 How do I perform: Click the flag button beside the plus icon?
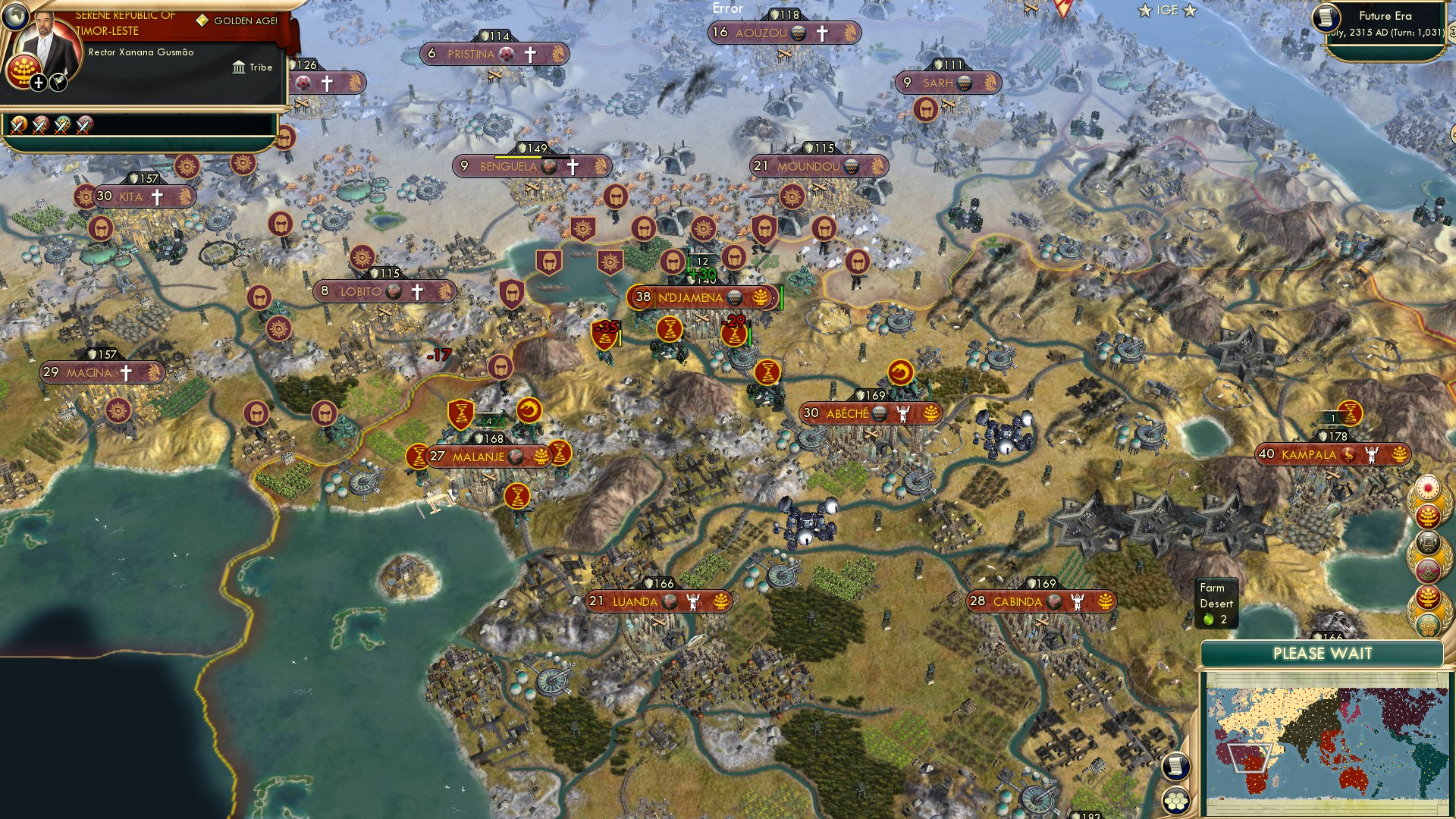58,83
